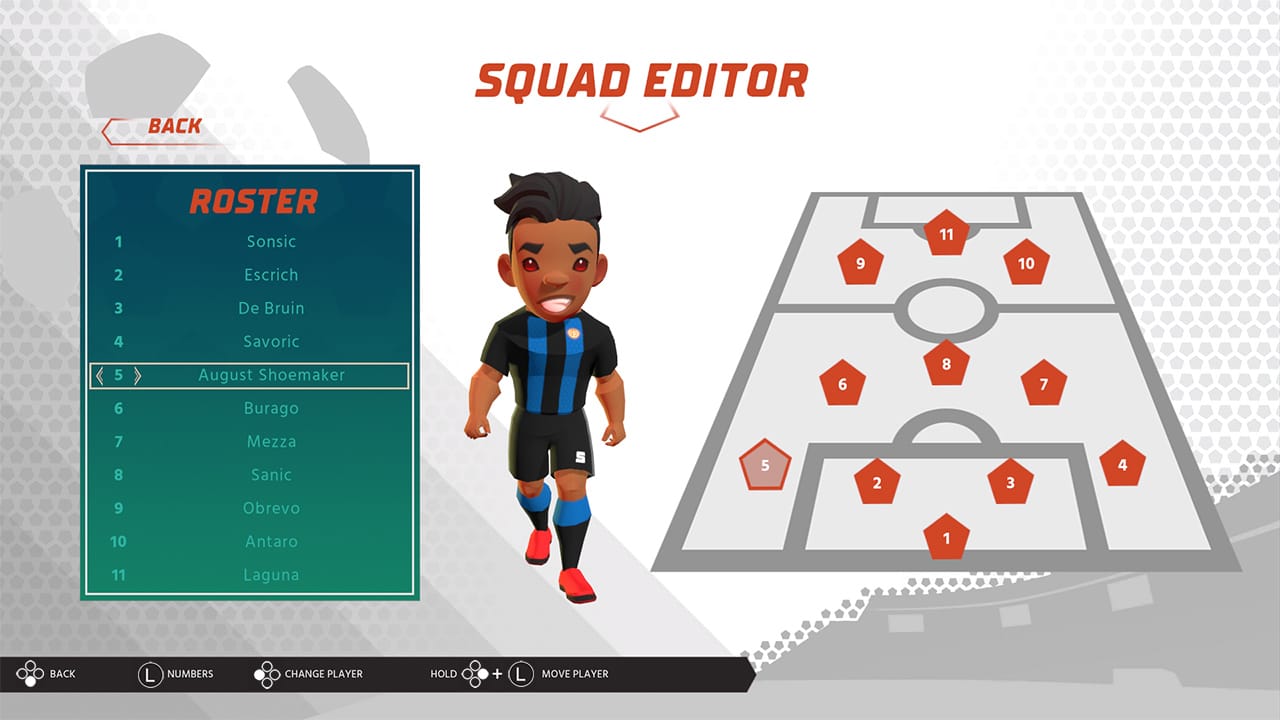Screen dimensions: 1280x720
Task: Select the number 11 striker pentagon on the pitch
Action: pos(944,233)
